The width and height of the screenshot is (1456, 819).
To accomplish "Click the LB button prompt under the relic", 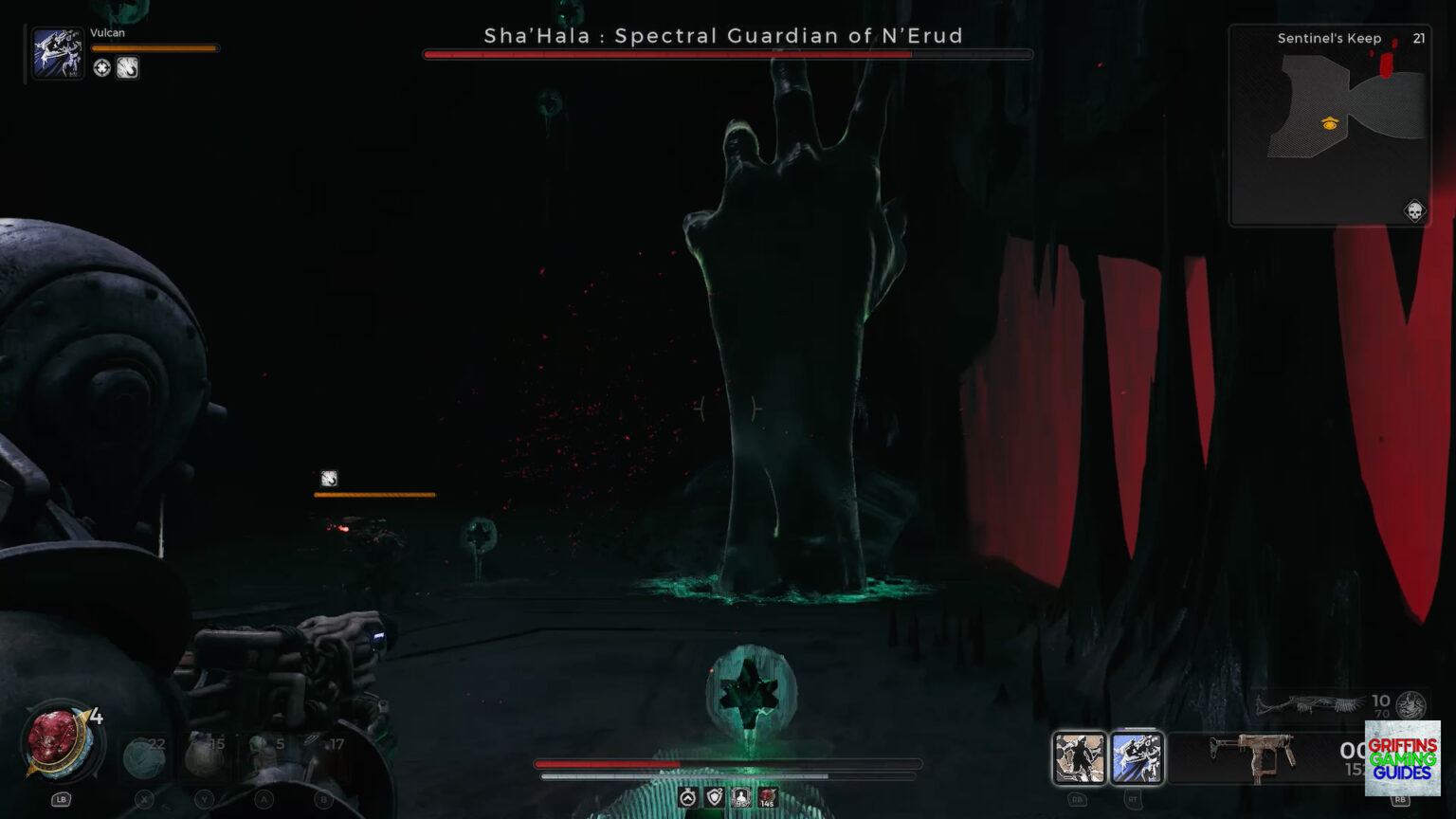I will [62, 799].
